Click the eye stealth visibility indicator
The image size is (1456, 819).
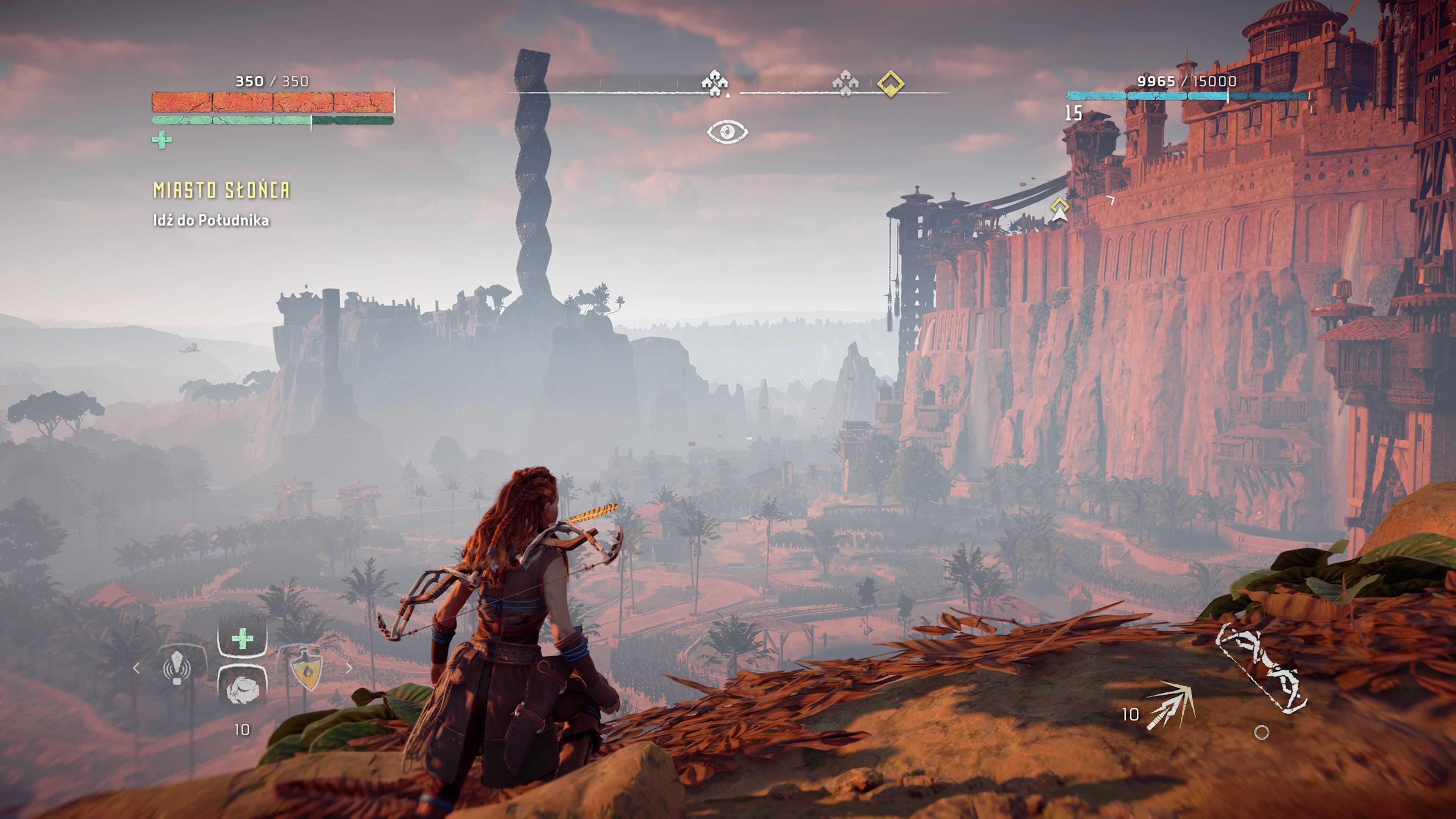(x=728, y=132)
